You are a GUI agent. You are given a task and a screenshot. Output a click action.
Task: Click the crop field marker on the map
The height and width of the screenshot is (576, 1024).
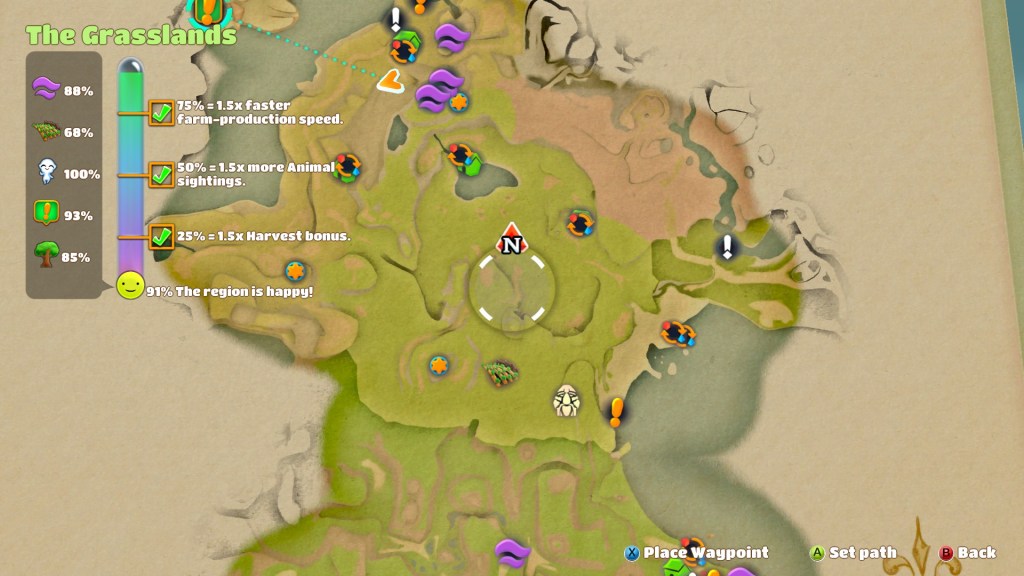(x=501, y=373)
